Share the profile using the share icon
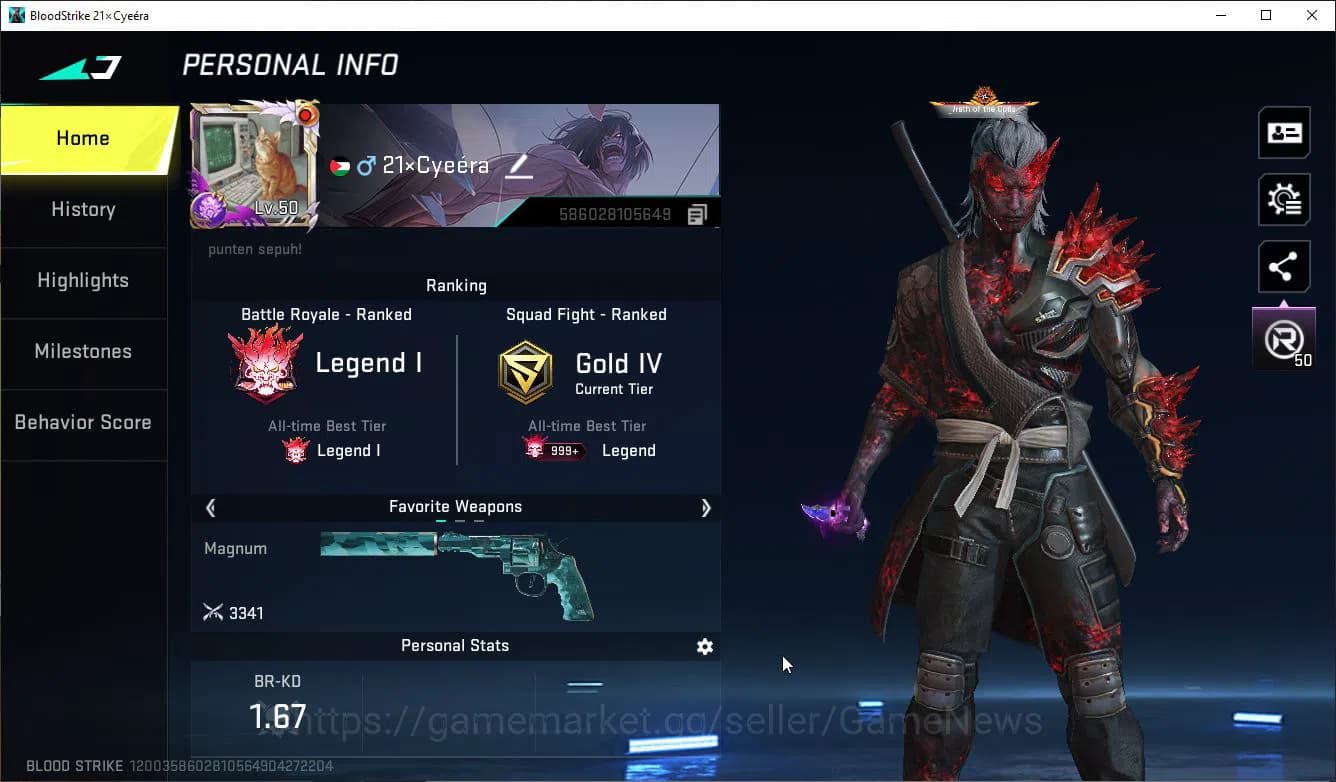The image size is (1336, 782). click(x=1284, y=266)
